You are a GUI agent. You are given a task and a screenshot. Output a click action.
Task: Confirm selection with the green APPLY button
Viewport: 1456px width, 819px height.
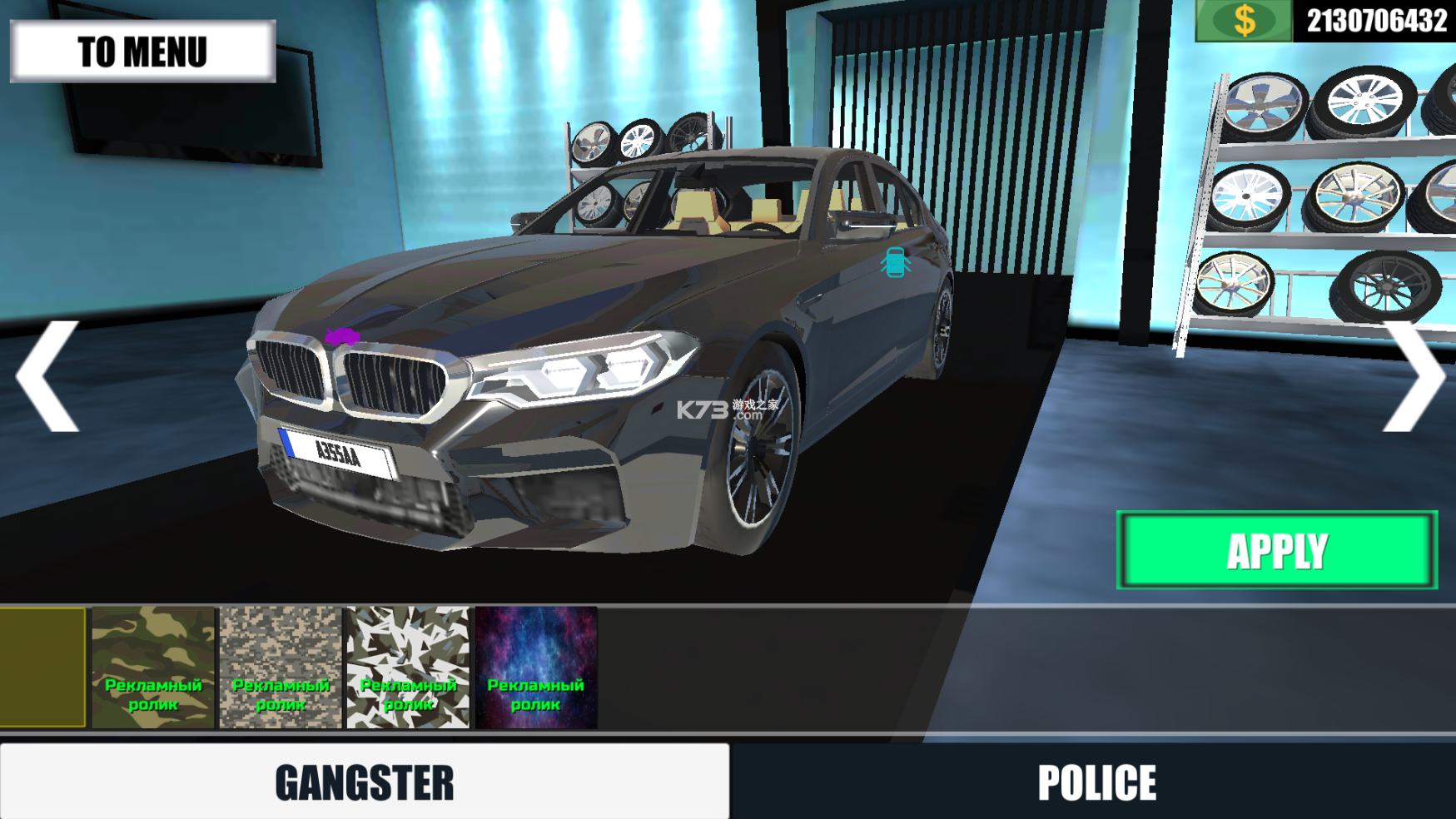1276,550
